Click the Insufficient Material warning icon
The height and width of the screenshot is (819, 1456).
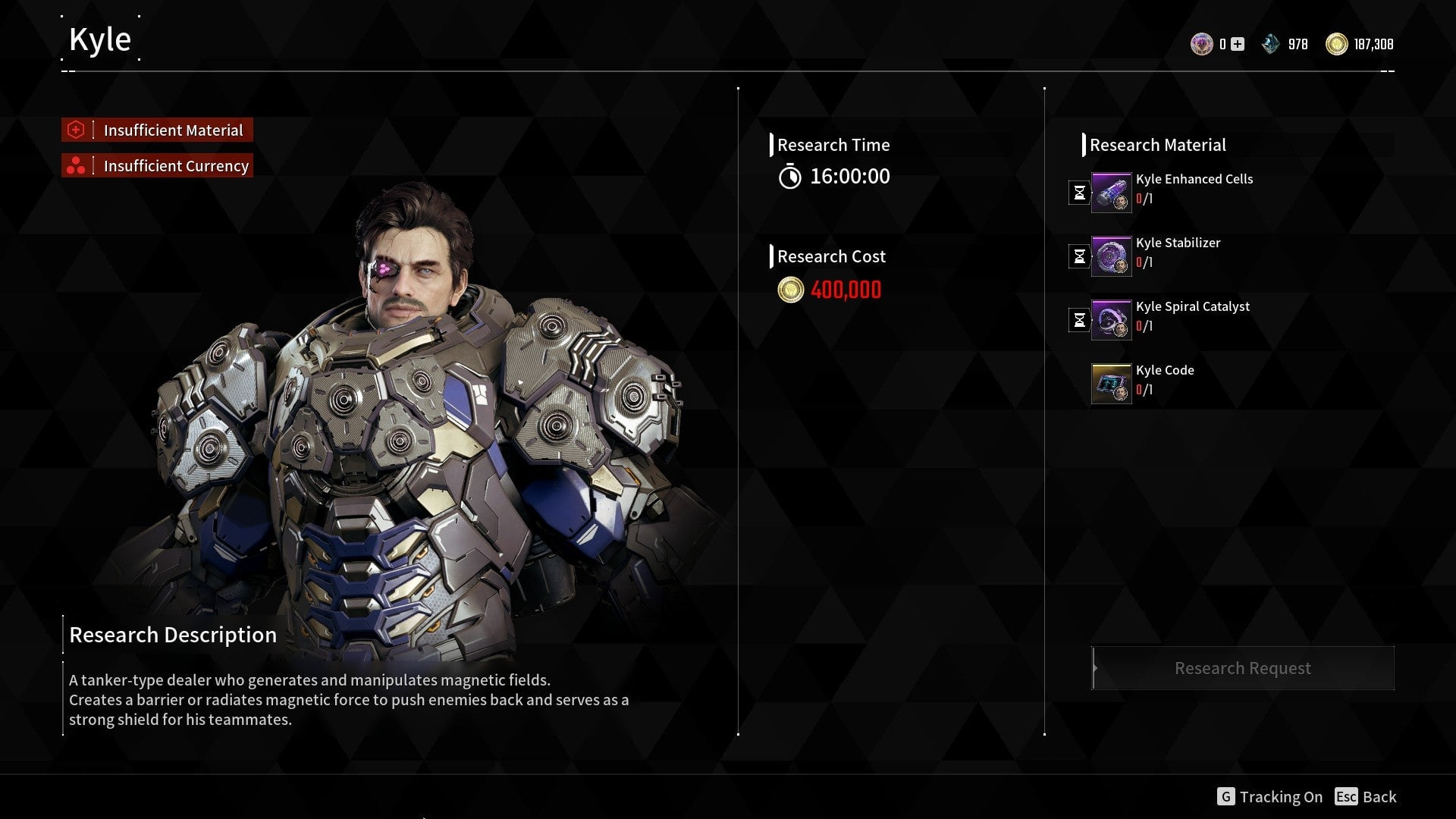77,130
